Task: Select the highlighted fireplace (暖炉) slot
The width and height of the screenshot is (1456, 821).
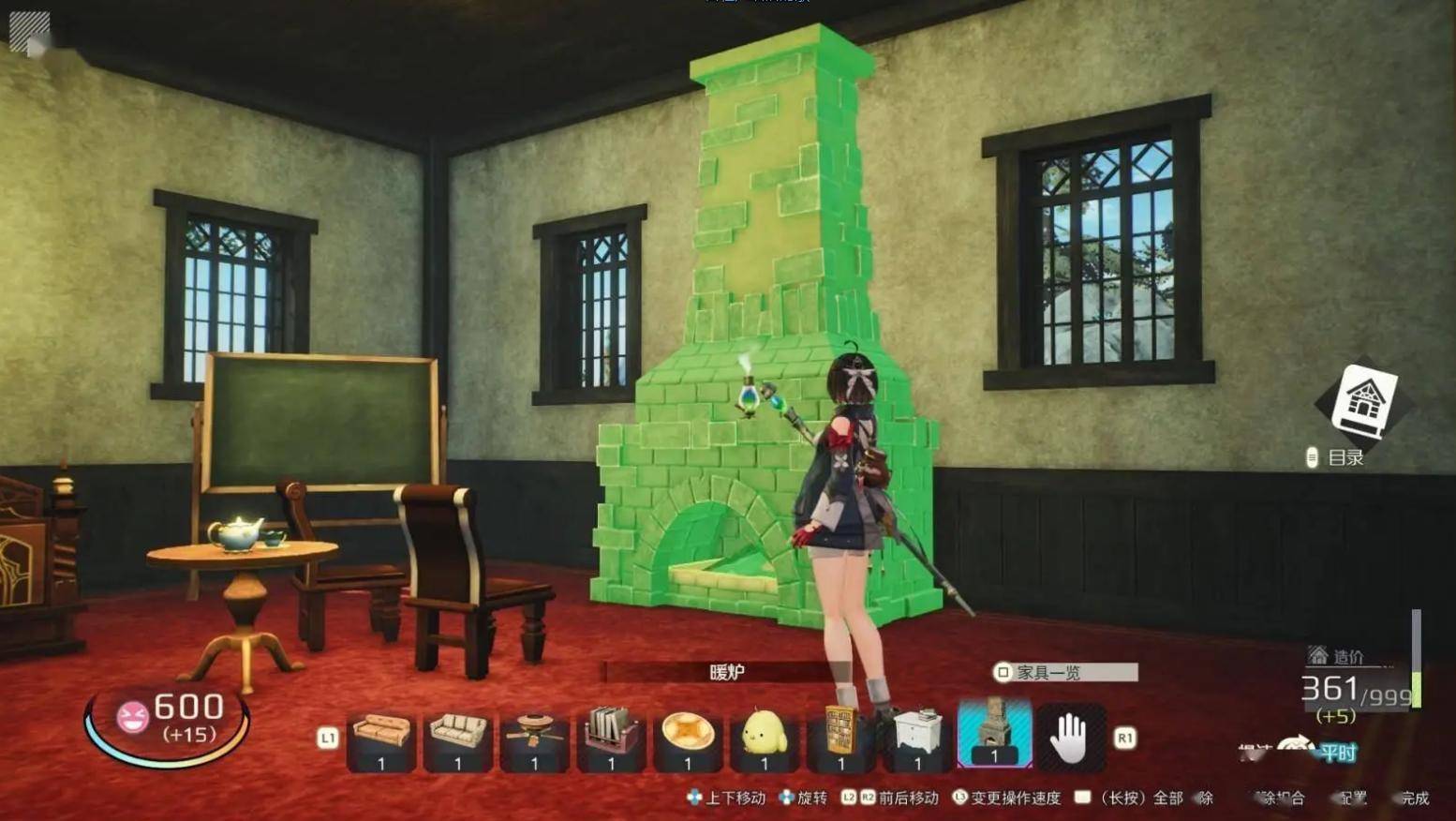Action: [994, 736]
